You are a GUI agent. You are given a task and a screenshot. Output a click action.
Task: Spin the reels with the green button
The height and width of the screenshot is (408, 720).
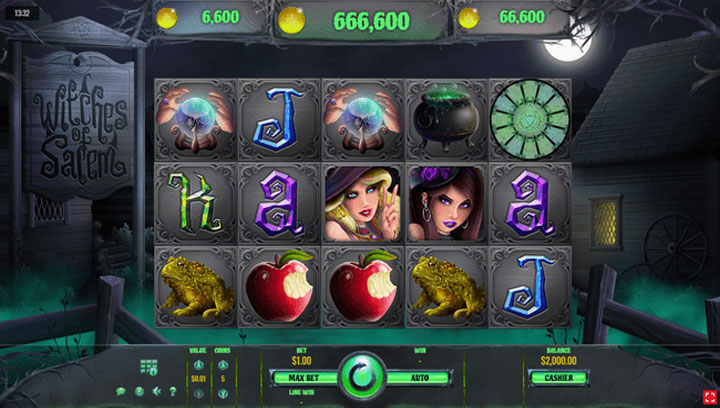tap(359, 377)
